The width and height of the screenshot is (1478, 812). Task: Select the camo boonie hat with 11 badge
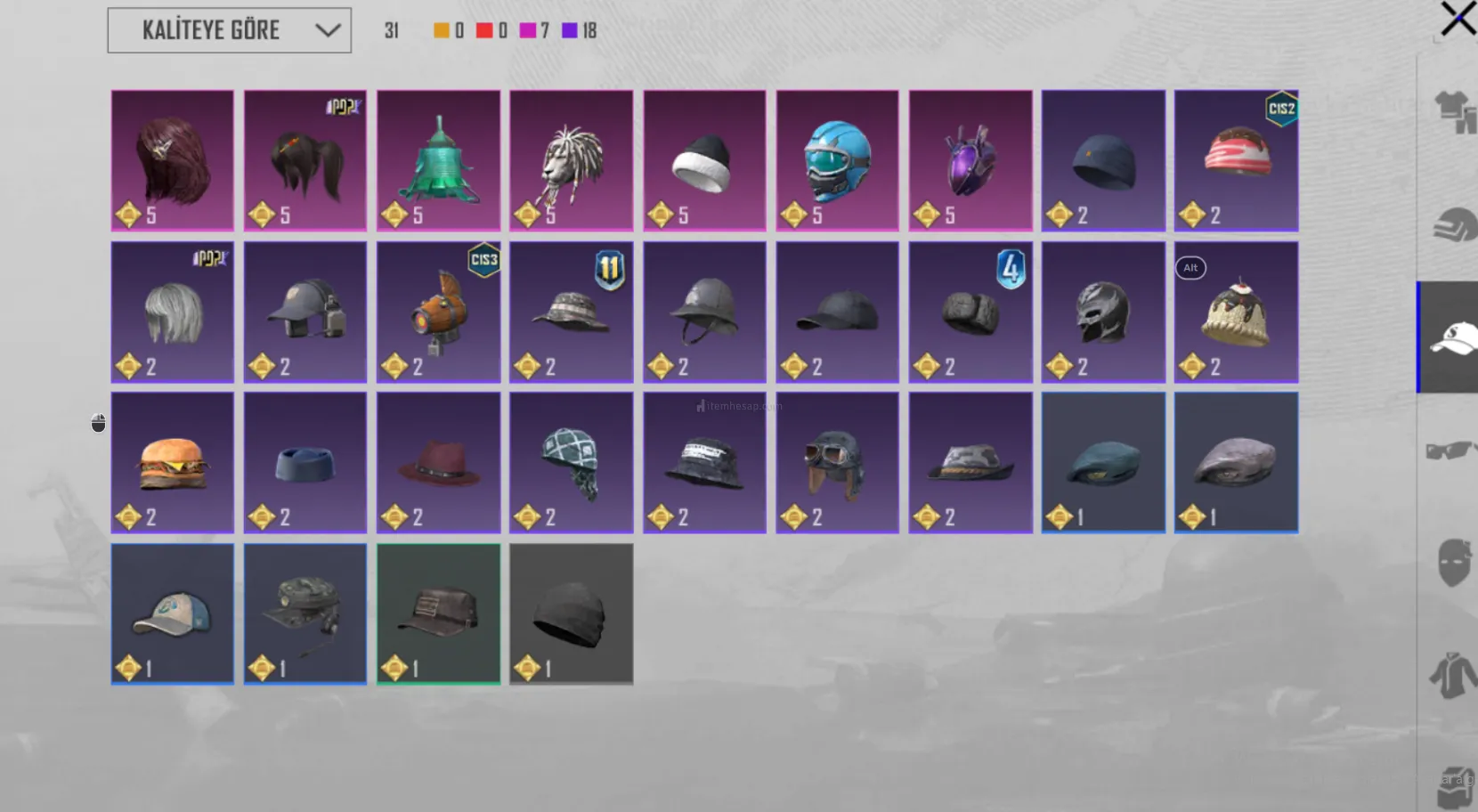coord(571,312)
